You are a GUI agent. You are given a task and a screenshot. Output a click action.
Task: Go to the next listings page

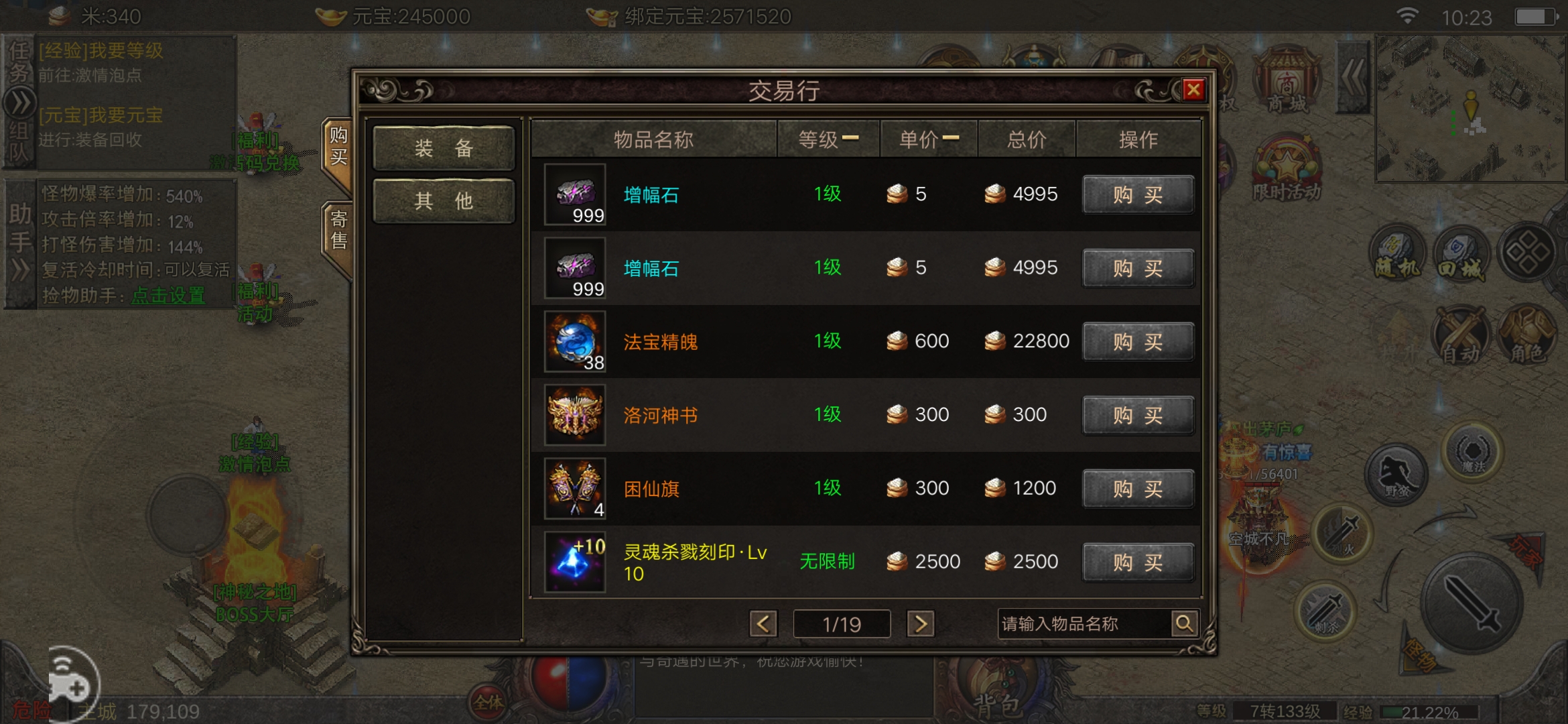click(x=921, y=623)
